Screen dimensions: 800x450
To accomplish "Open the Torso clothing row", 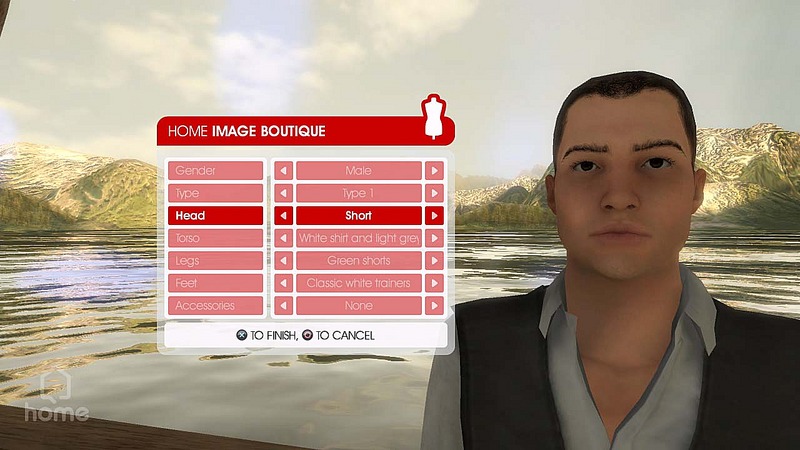I will (215, 238).
